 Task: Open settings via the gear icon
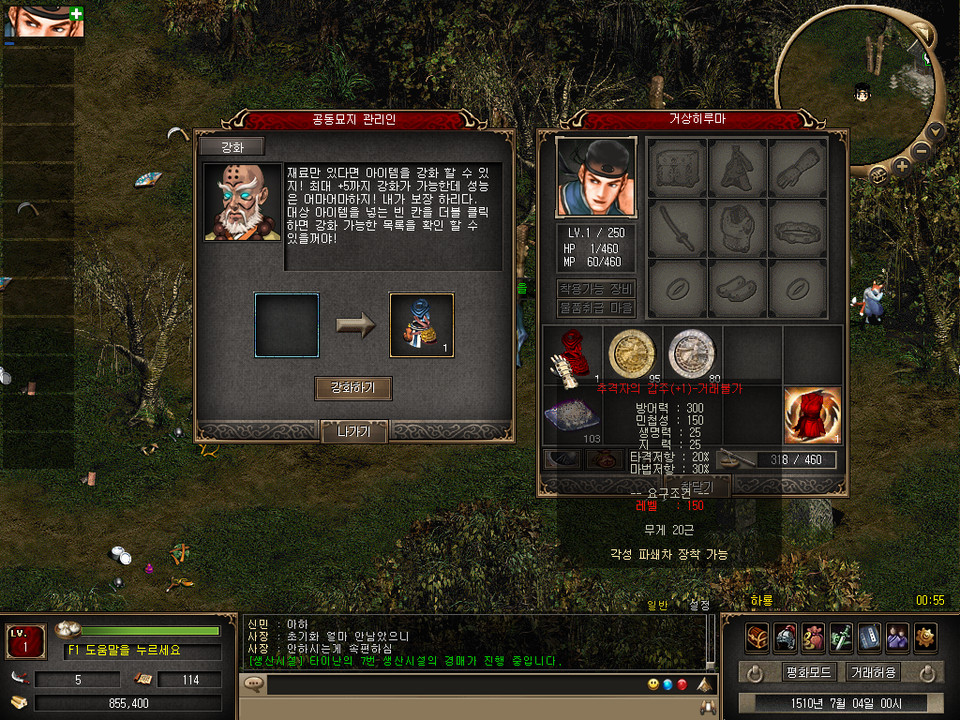[926, 637]
